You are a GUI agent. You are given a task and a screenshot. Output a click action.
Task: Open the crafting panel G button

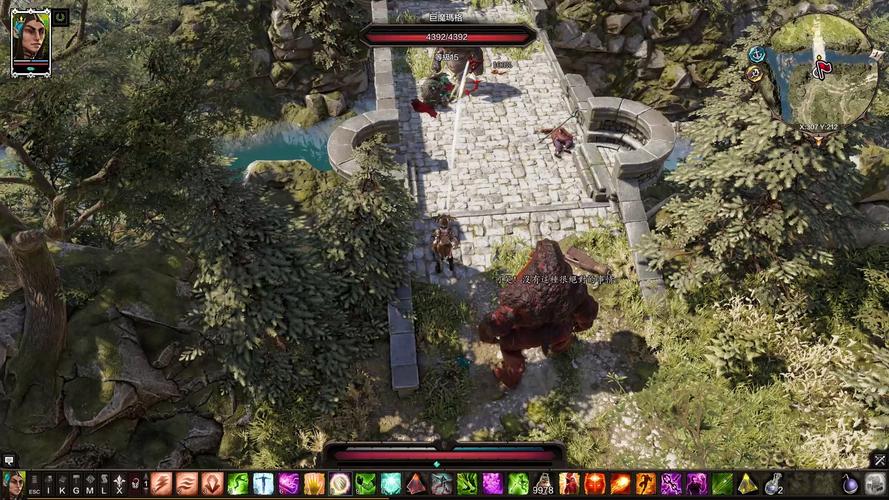click(x=76, y=485)
